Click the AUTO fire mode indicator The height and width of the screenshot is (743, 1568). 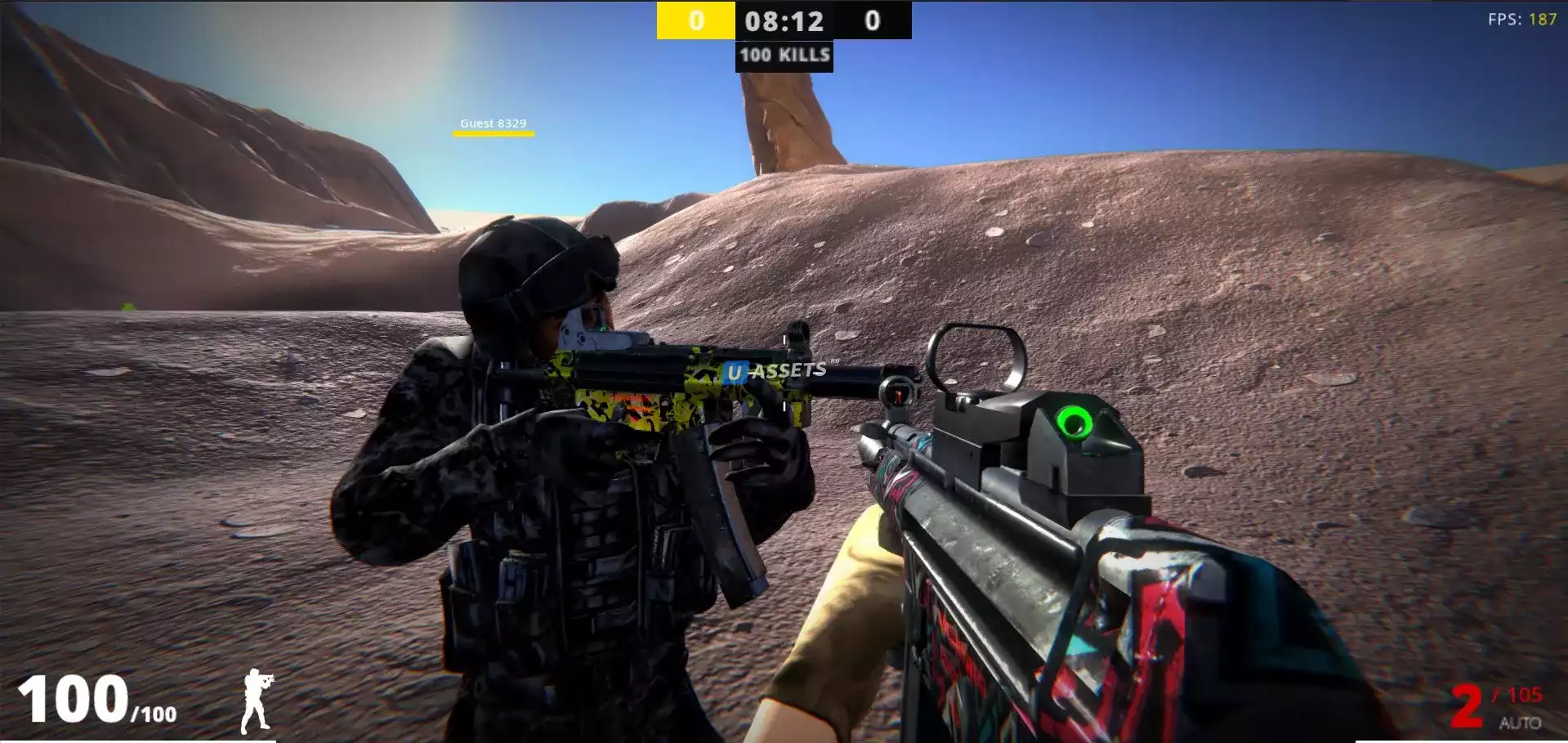[x=1520, y=723]
